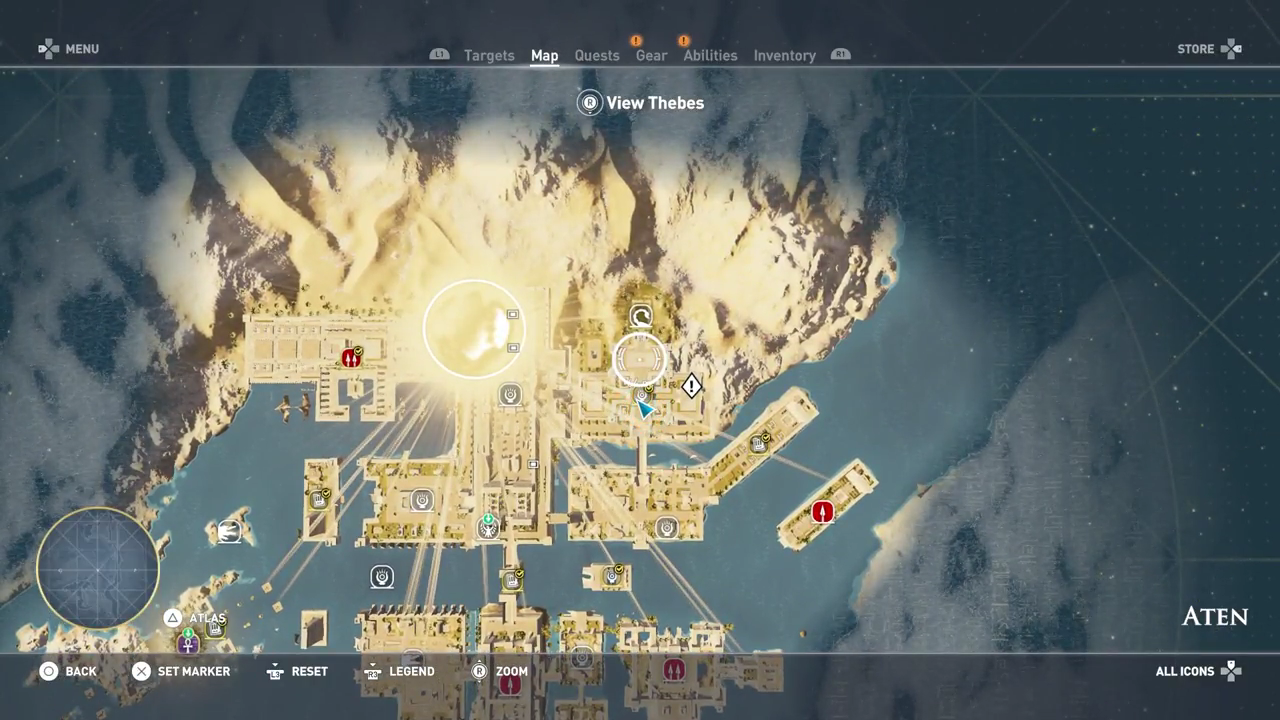Open the STORE
The image size is (1280, 720).
pos(1208,48)
